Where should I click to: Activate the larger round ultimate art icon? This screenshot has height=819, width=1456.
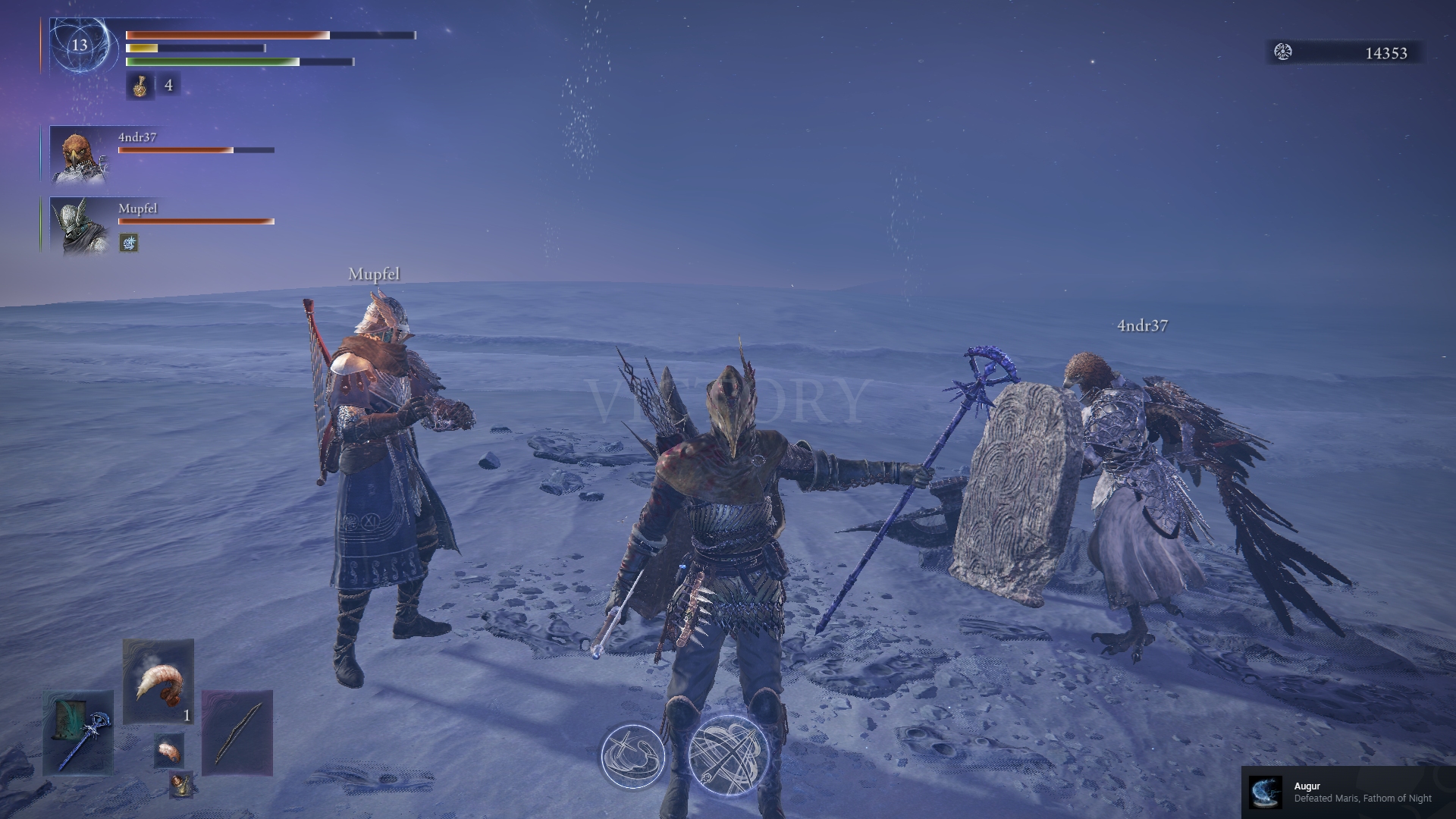(730, 755)
